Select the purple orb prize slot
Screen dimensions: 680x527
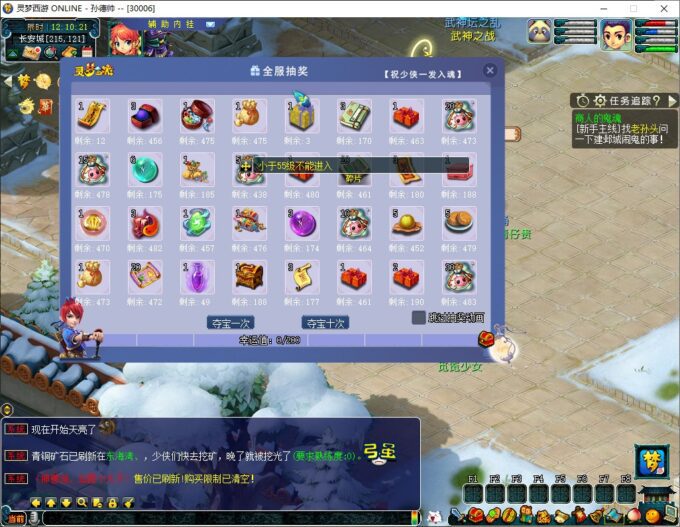tap(301, 222)
